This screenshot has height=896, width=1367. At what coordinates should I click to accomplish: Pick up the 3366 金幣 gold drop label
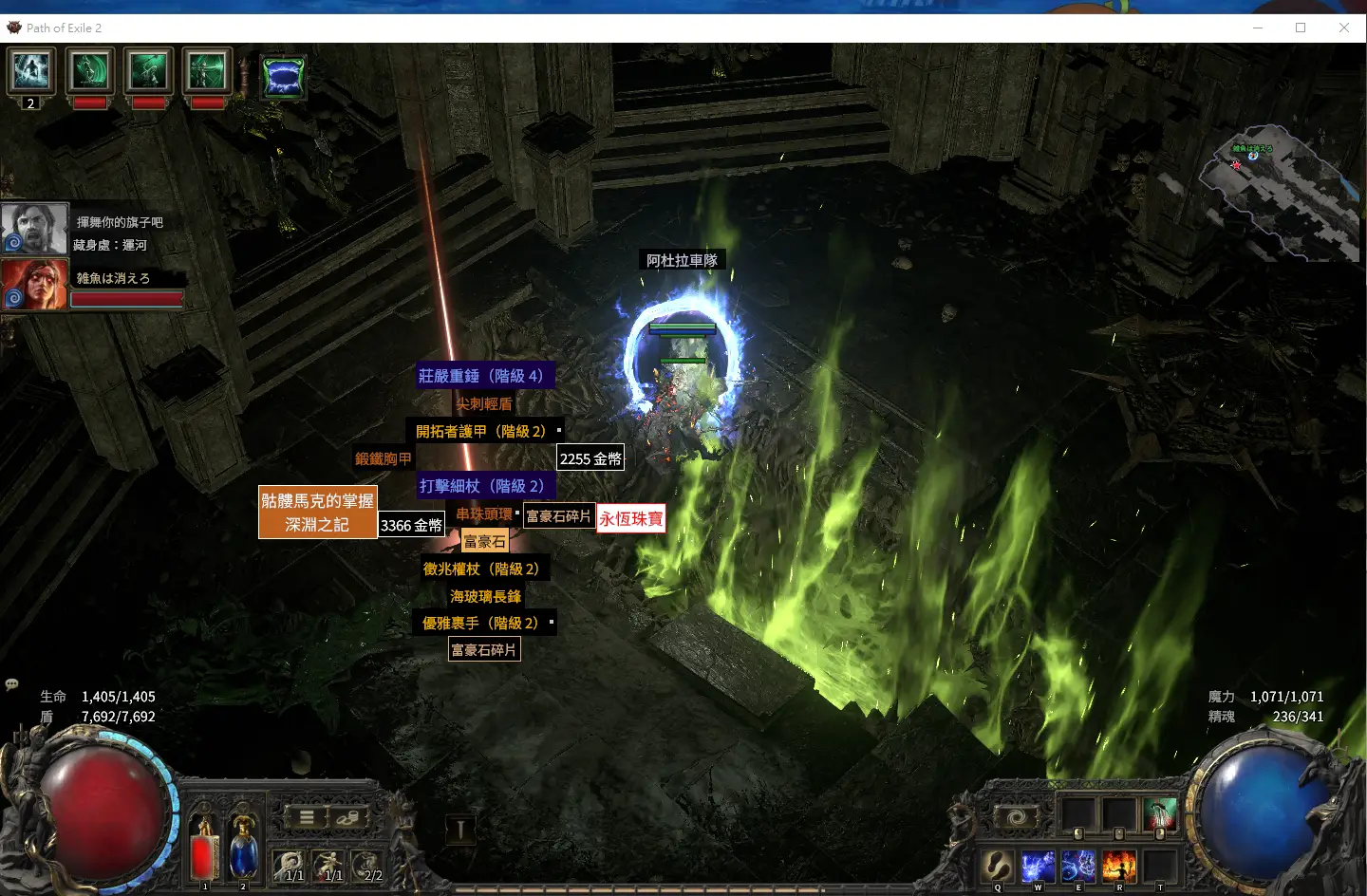[411, 525]
